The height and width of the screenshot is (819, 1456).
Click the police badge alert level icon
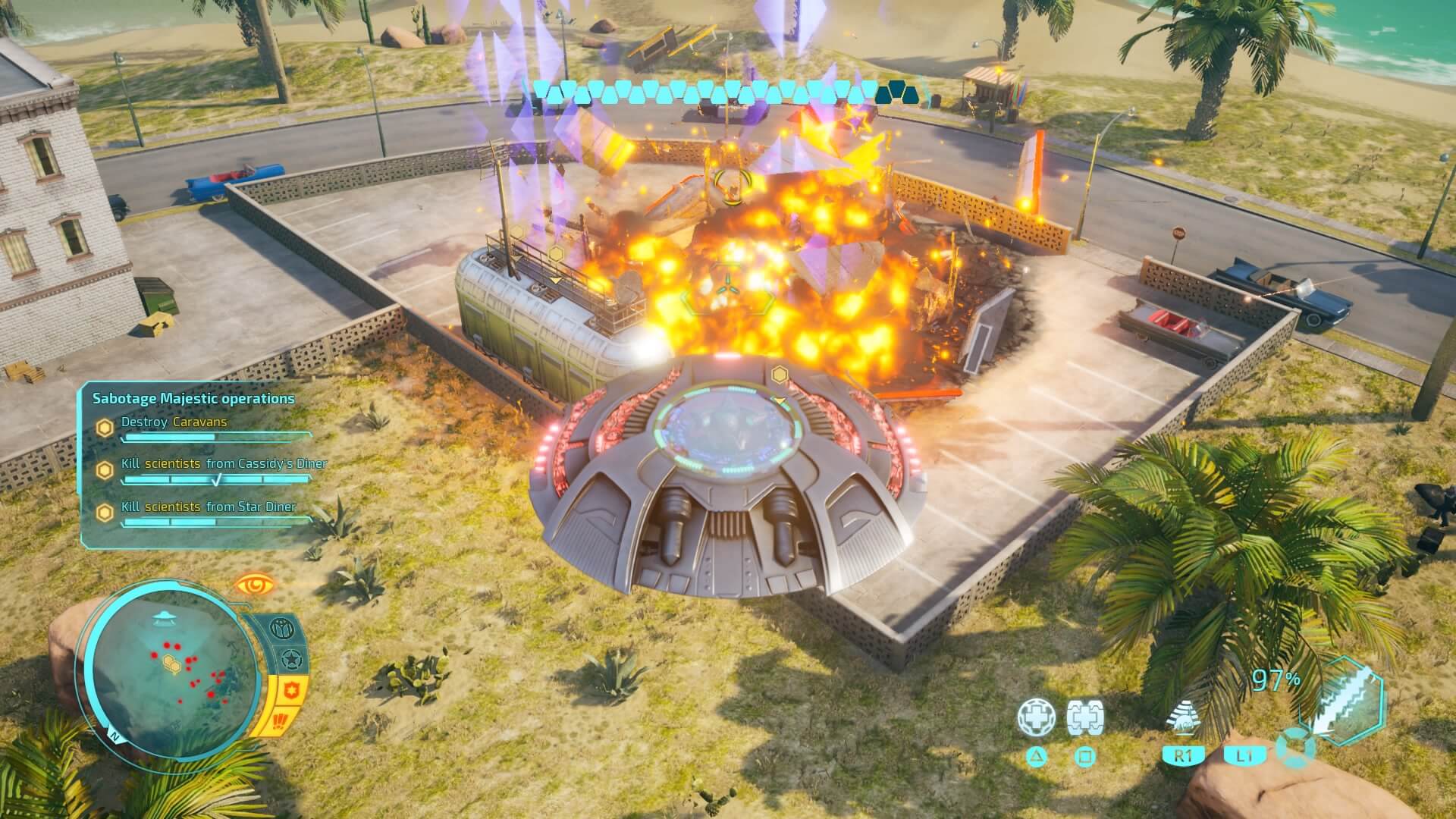290,690
